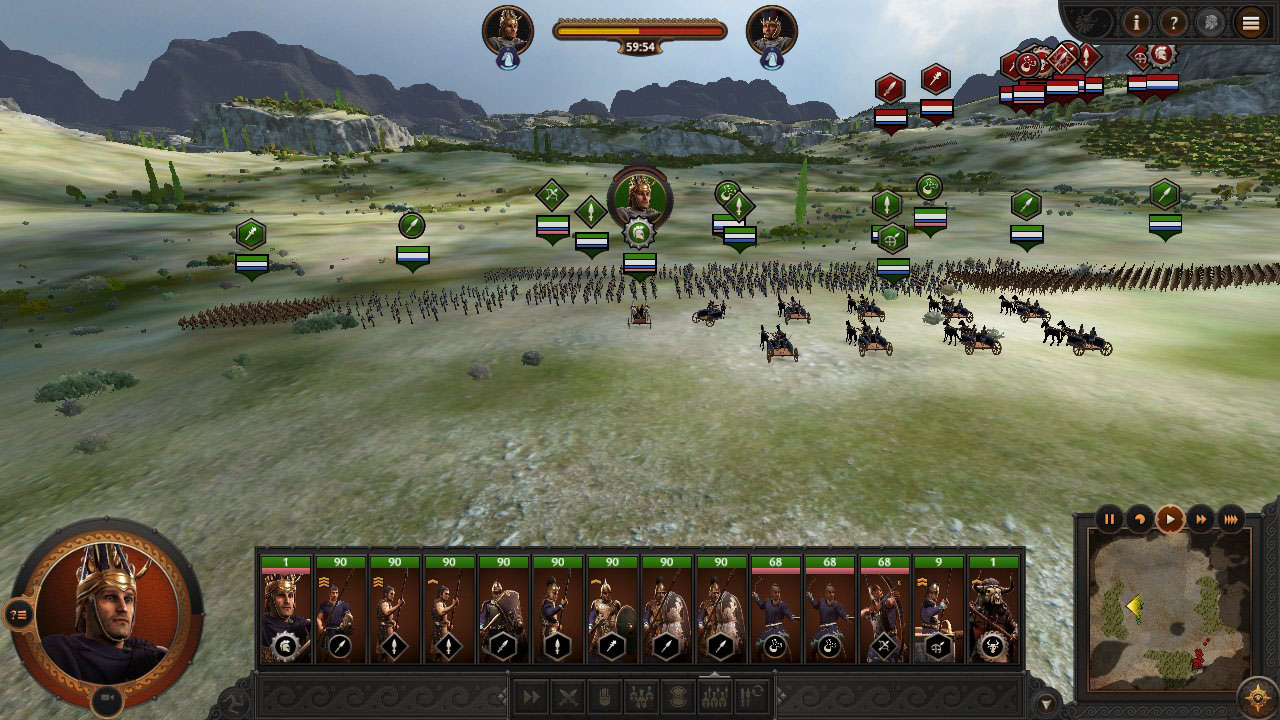Open the battle info panel (i icon)

pos(1136,22)
